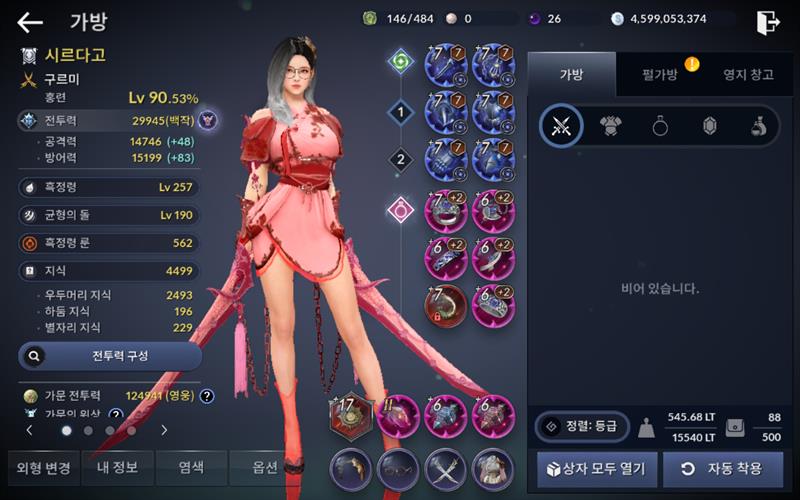Filter bag by ring accessories
Image resolution: width=800 pixels, height=500 pixels.
(660, 126)
